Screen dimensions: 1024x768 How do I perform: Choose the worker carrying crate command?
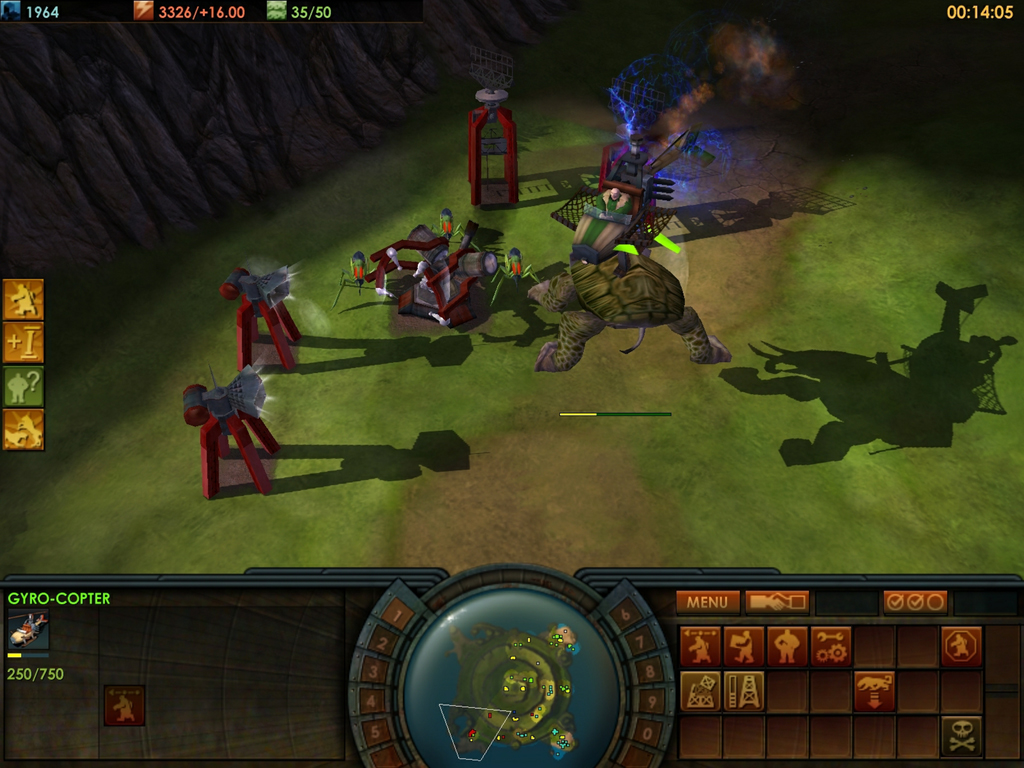pos(743,647)
